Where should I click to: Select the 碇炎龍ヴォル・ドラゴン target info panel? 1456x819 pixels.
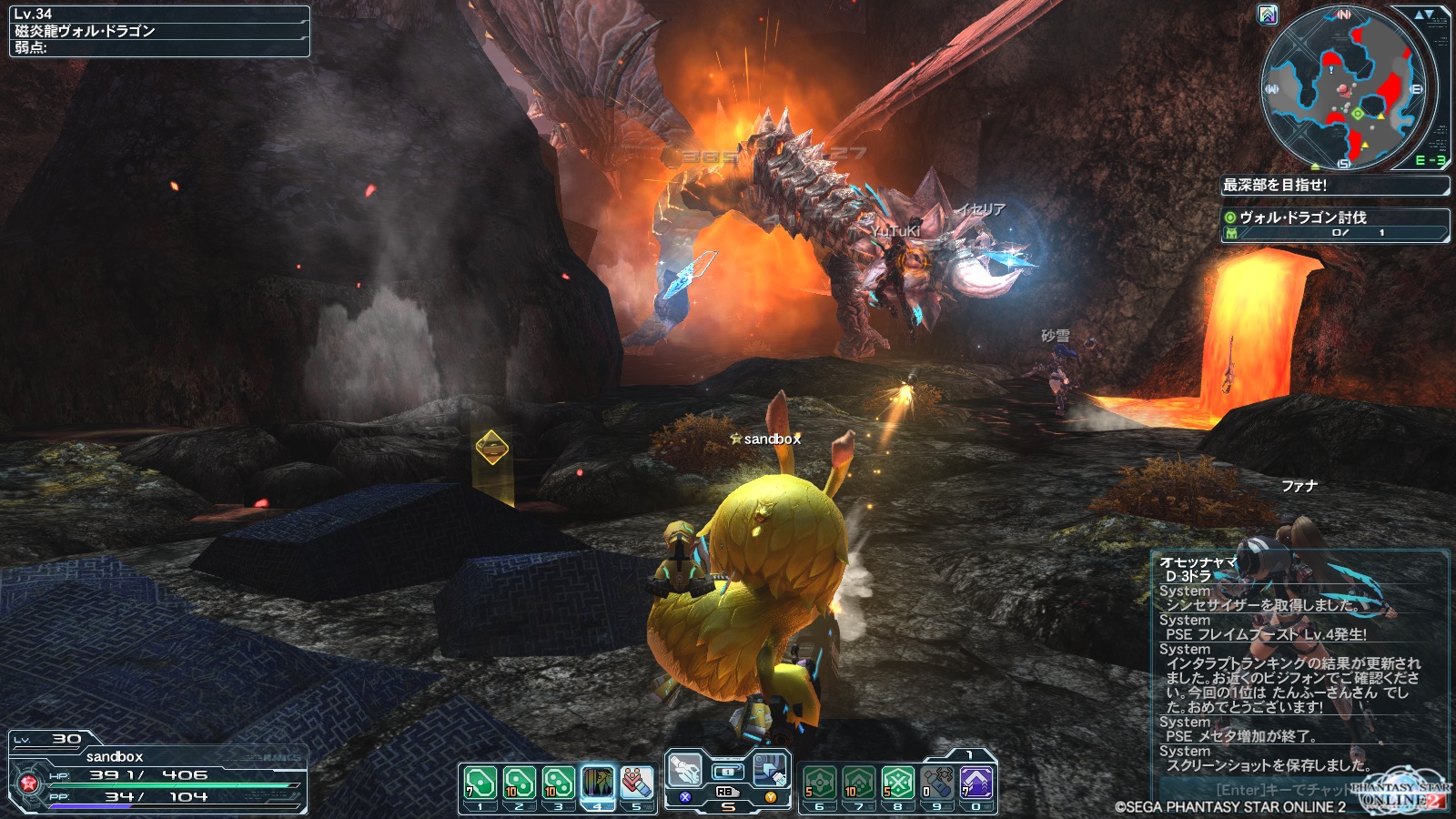pos(159,31)
